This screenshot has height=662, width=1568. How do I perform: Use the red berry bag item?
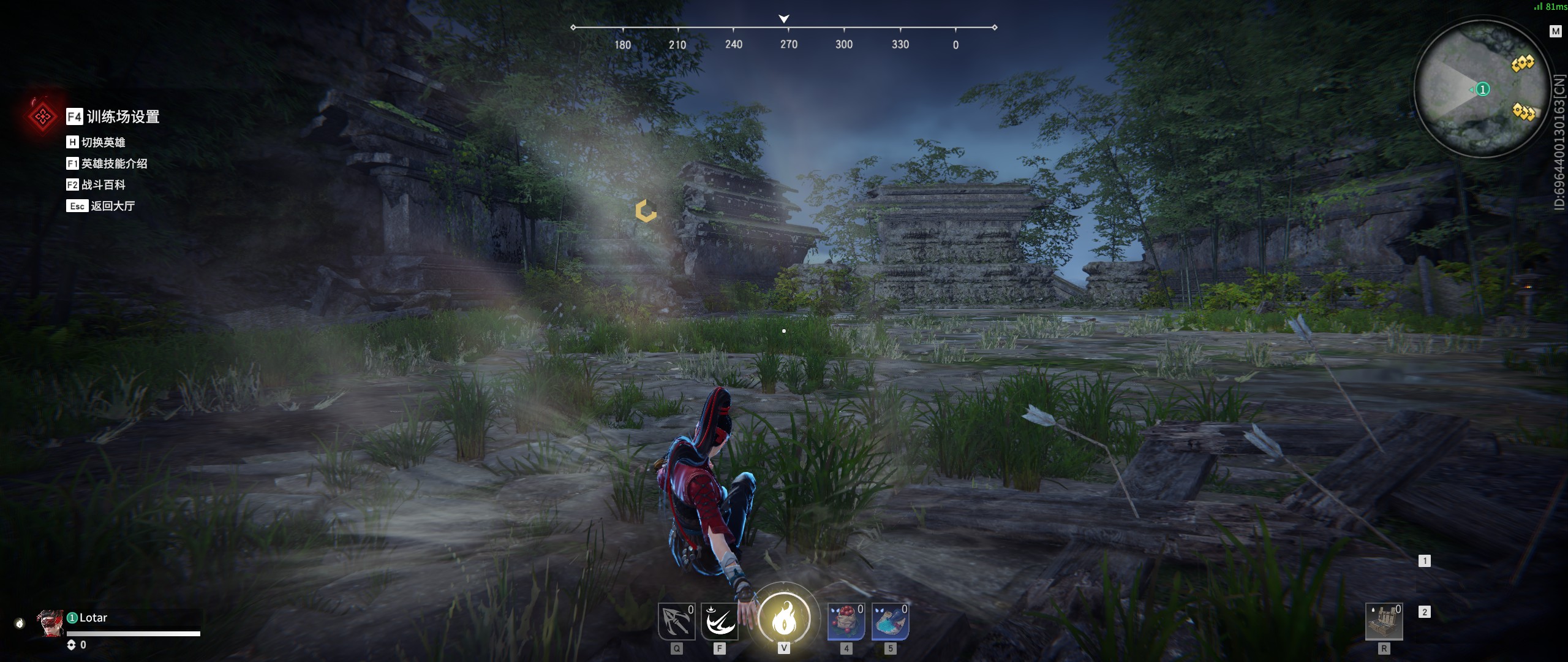point(846,622)
